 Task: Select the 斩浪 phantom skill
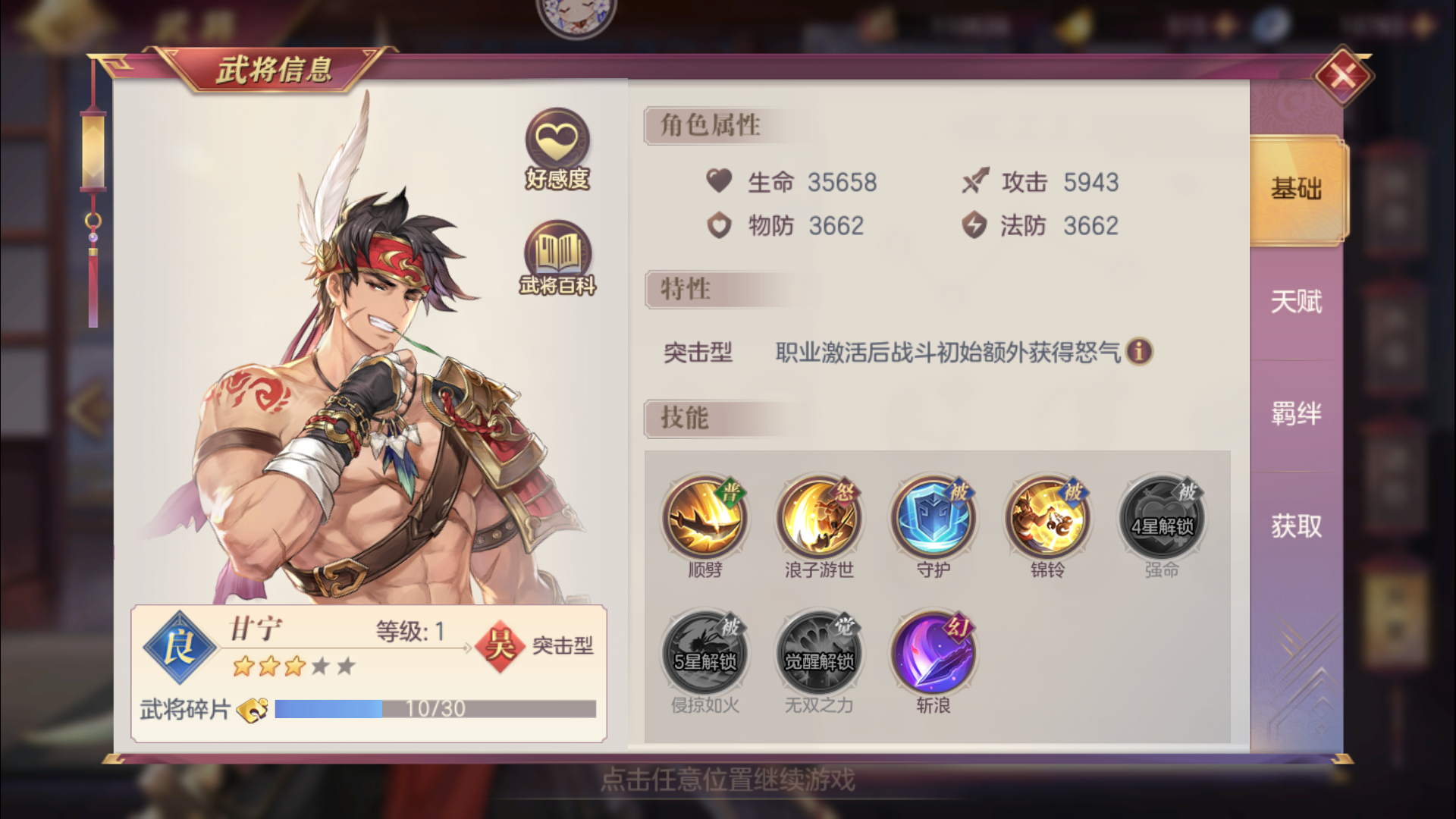(933, 654)
